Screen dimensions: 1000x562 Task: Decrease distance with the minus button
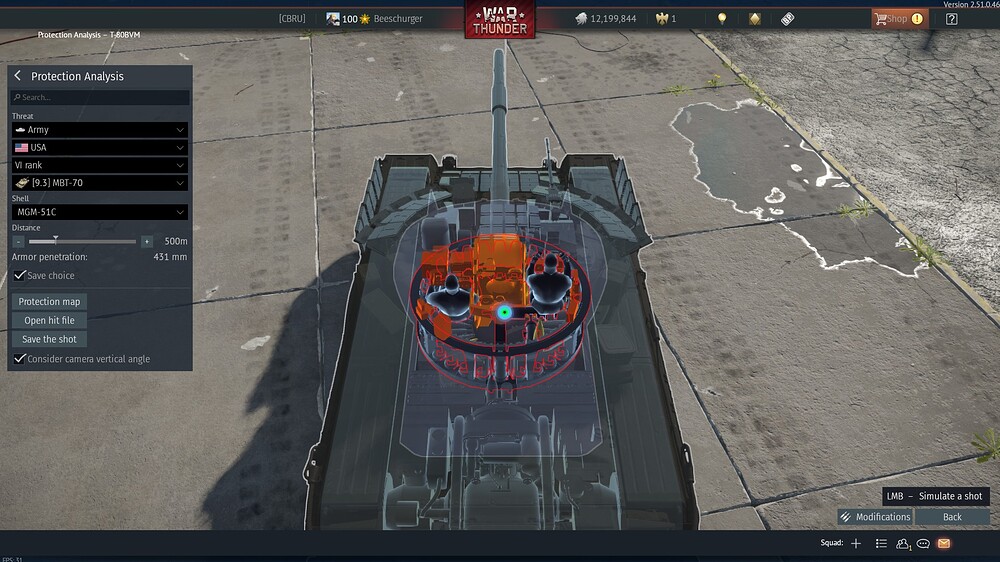(19, 241)
